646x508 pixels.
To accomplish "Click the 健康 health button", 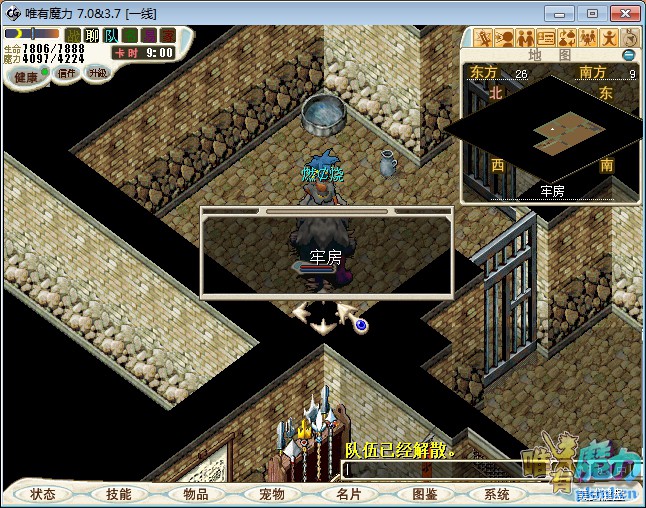I will click(x=25, y=77).
